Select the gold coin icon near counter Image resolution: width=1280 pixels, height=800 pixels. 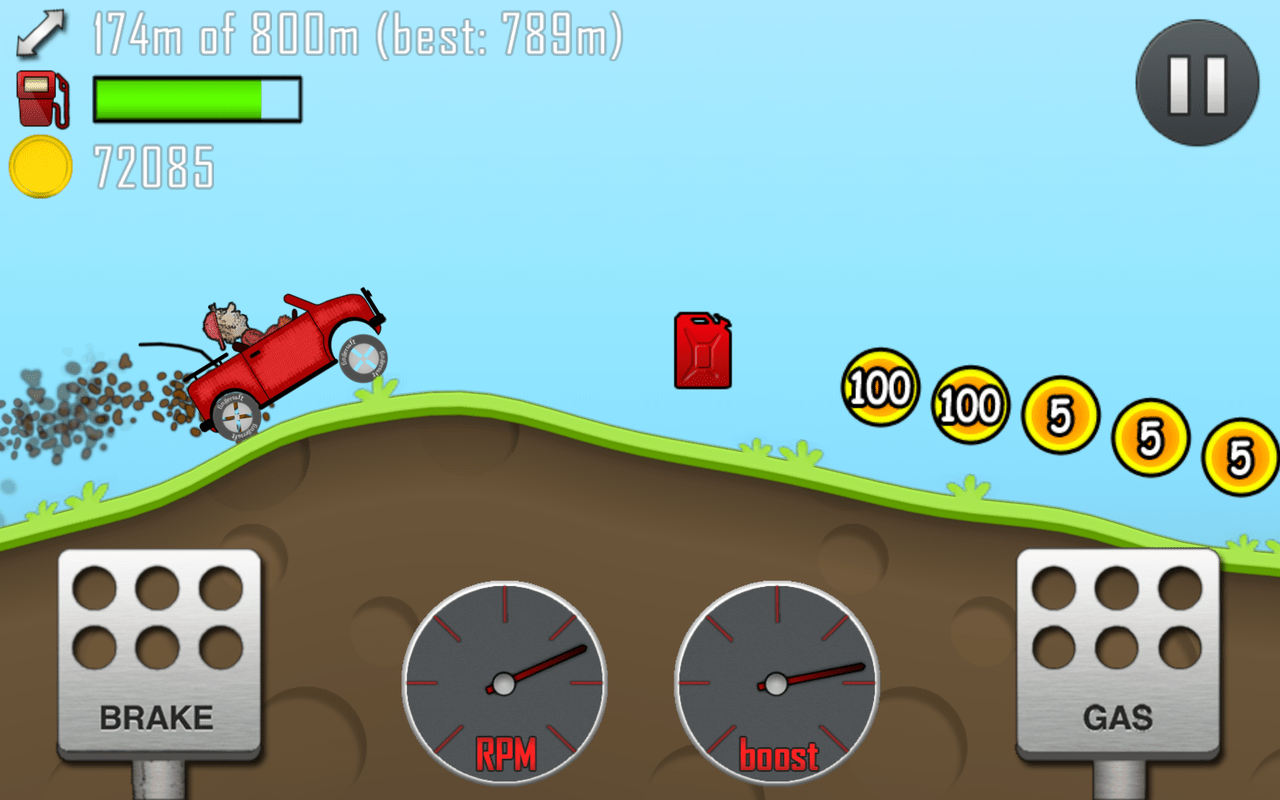click(40, 166)
